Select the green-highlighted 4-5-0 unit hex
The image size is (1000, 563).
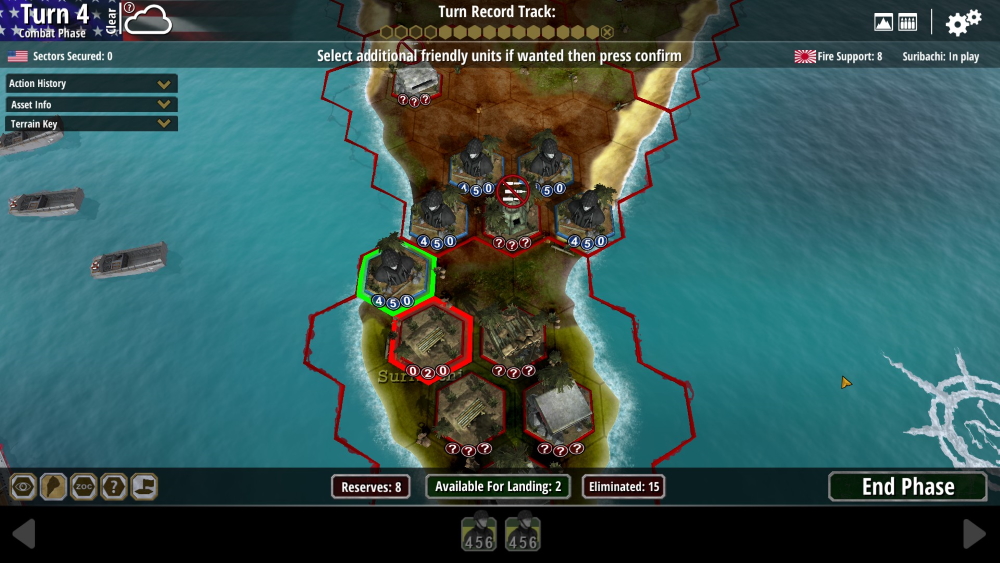(x=398, y=273)
